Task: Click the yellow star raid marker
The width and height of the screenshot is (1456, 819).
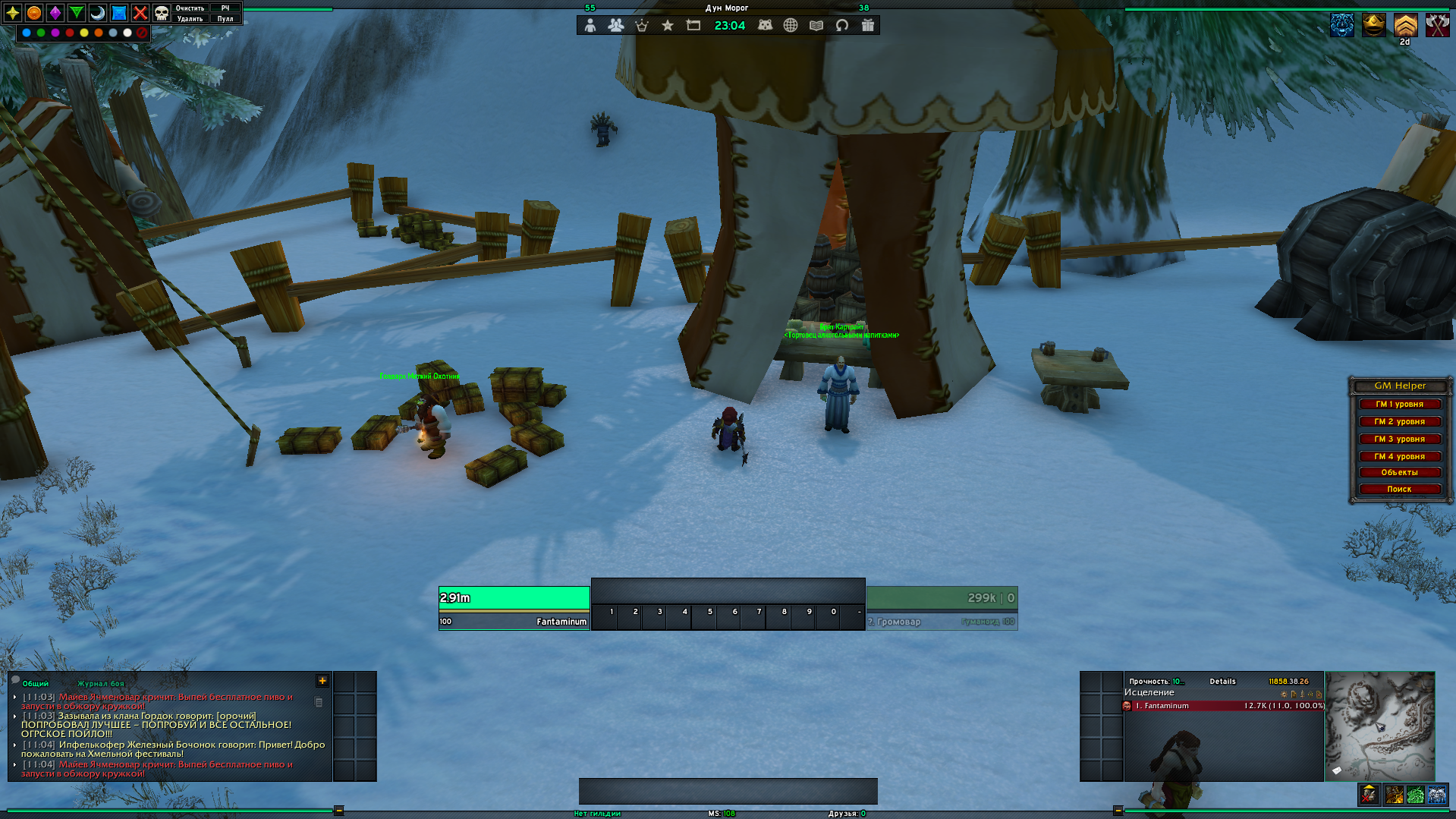Action: [13, 13]
